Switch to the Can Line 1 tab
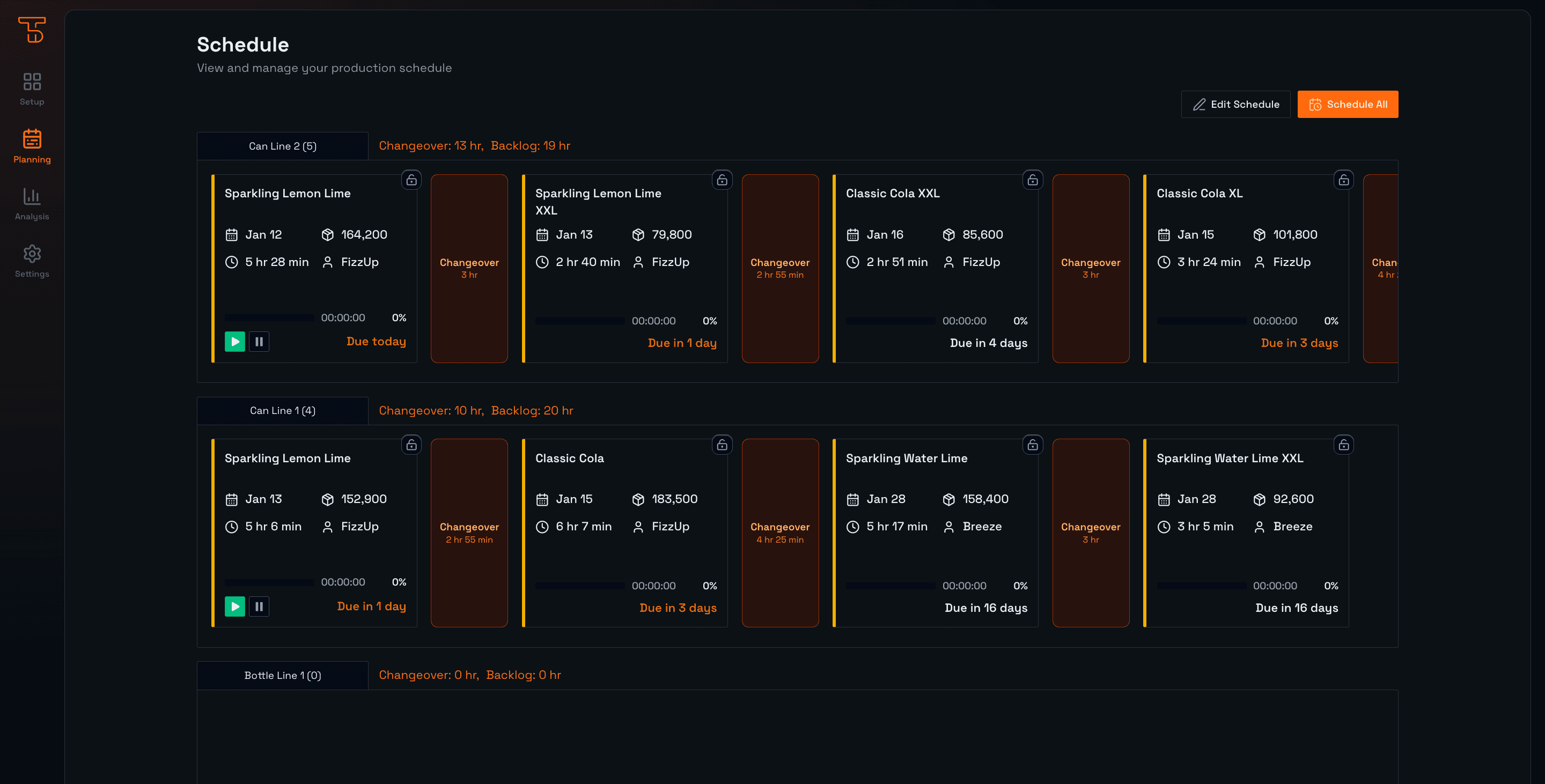This screenshot has width=1545, height=784. pyautogui.click(x=283, y=411)
